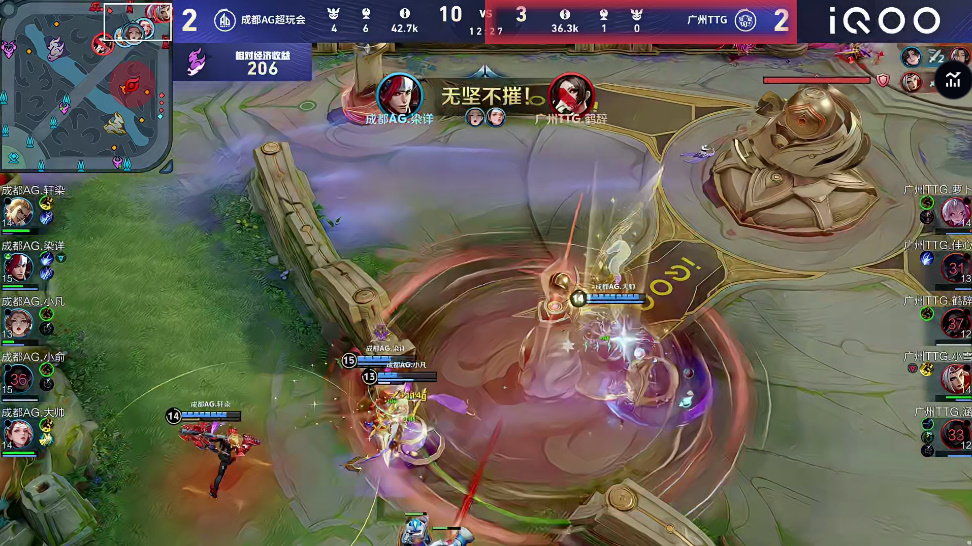
Task: Click the 广州TTG team logo
Action: pos(745,20)
